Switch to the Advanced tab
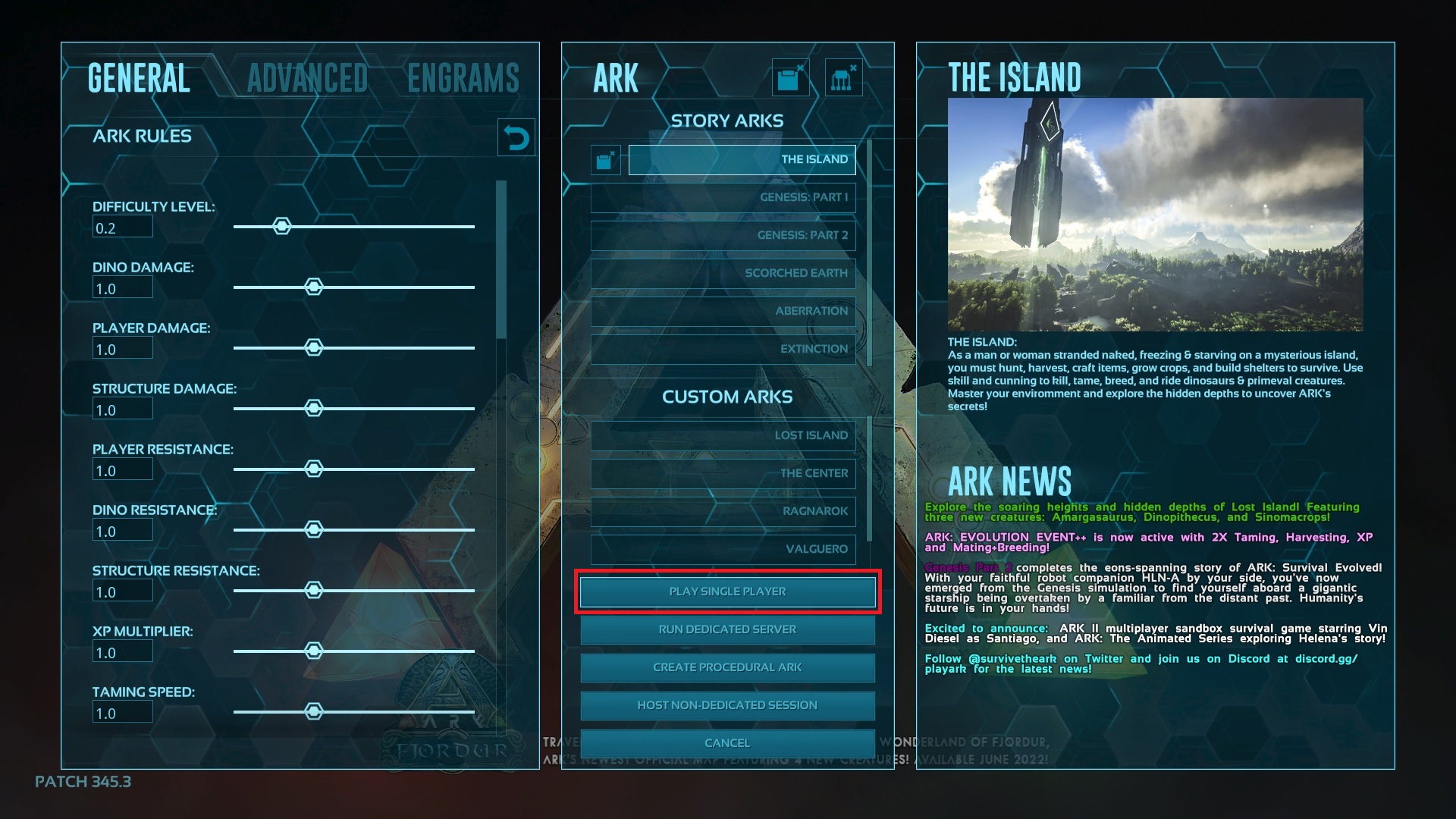The width and height of the screenshot is (1456, 819). (x=306, y=78)
